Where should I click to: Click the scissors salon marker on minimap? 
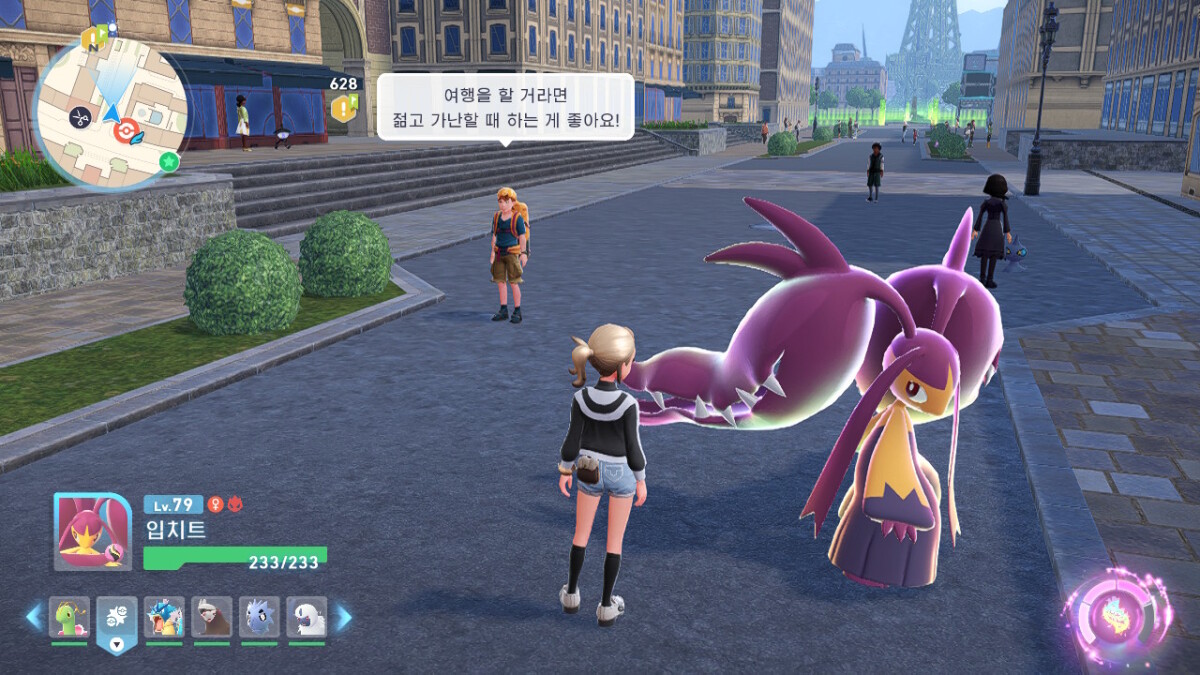point(78,117)
